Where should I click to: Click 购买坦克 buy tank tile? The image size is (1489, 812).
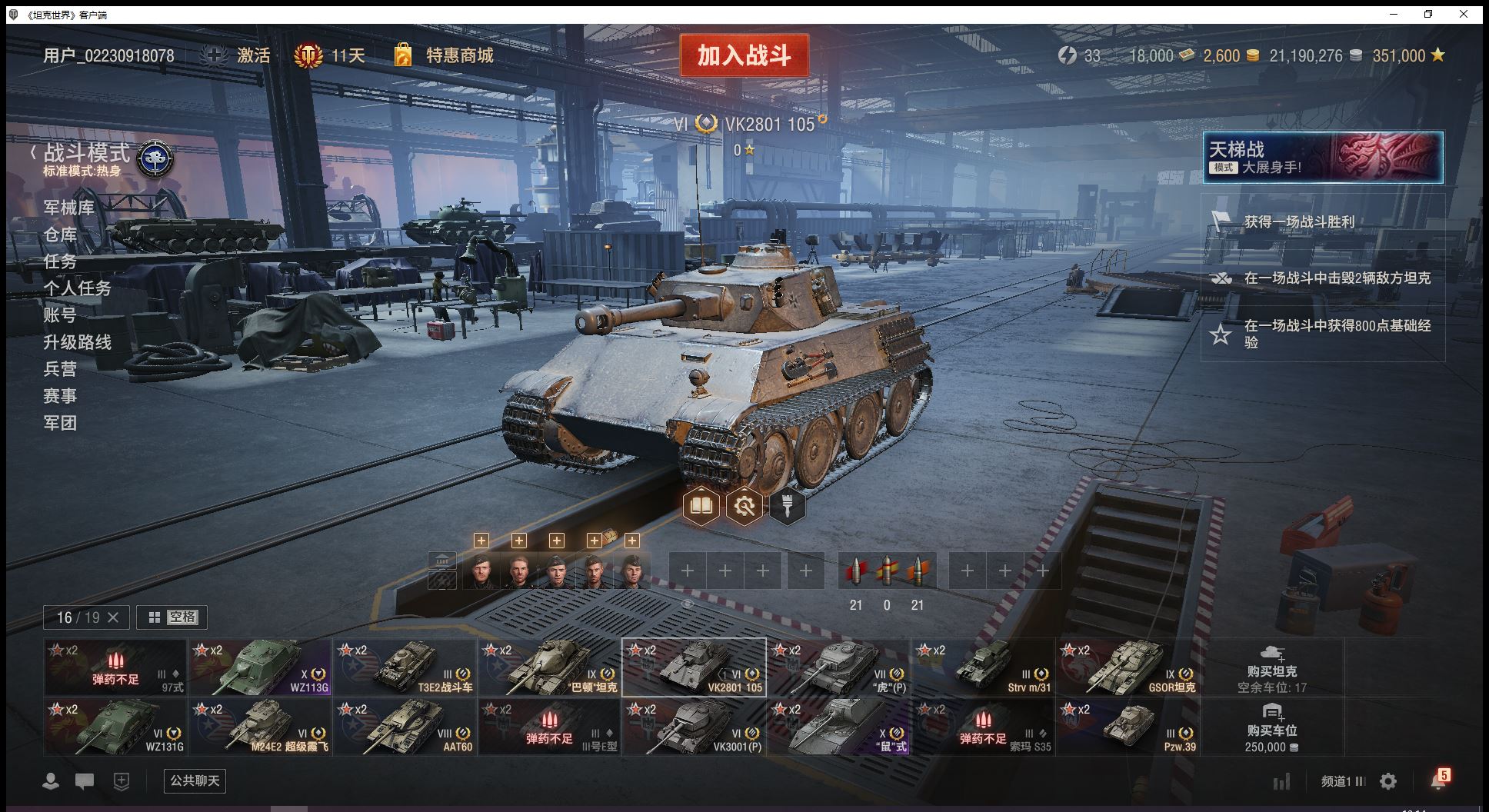(x=1271, y=667)
